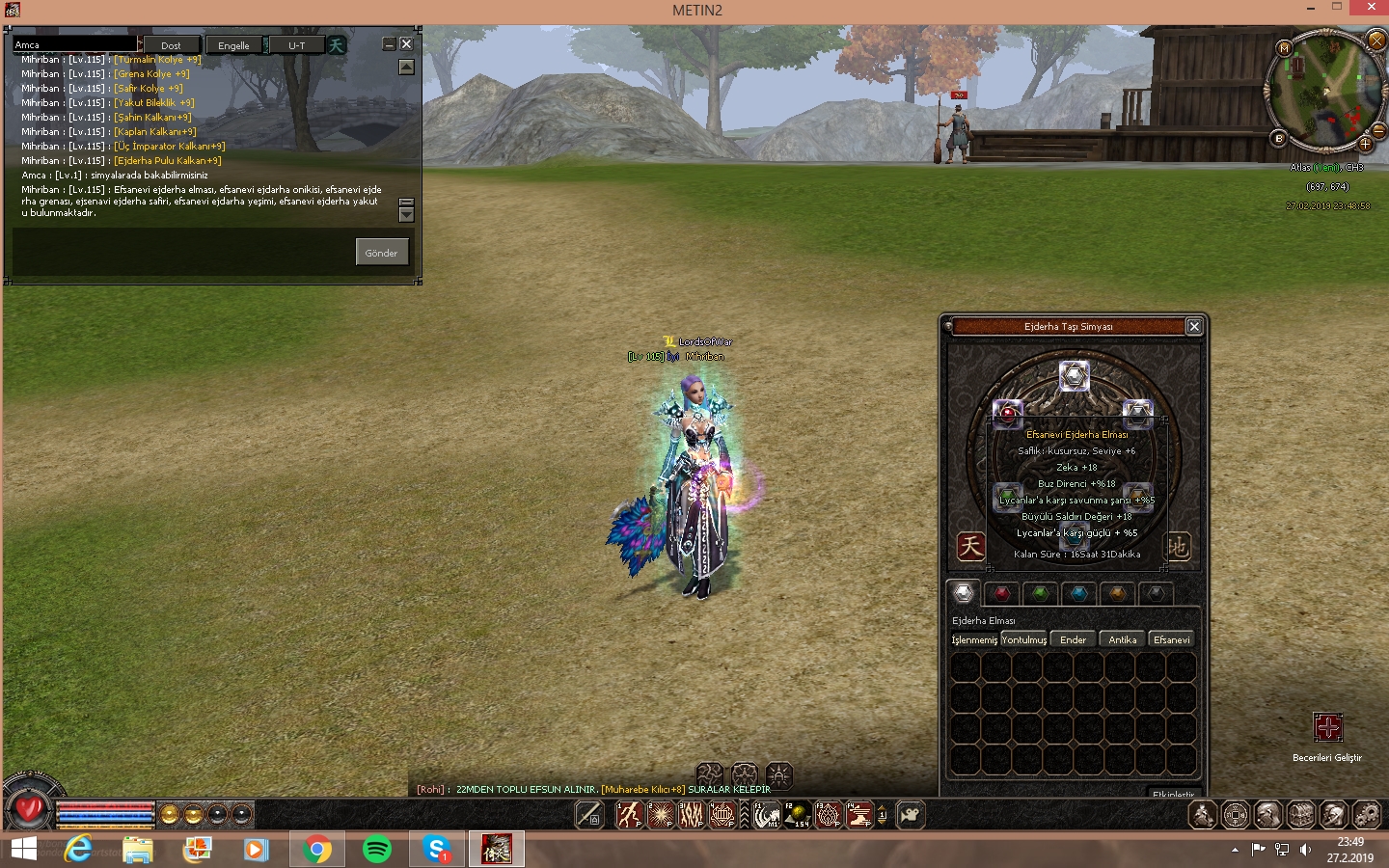Add Amca as friend with Dost
The height and width of the screenshot is (868, 1389).
(171, 45)
